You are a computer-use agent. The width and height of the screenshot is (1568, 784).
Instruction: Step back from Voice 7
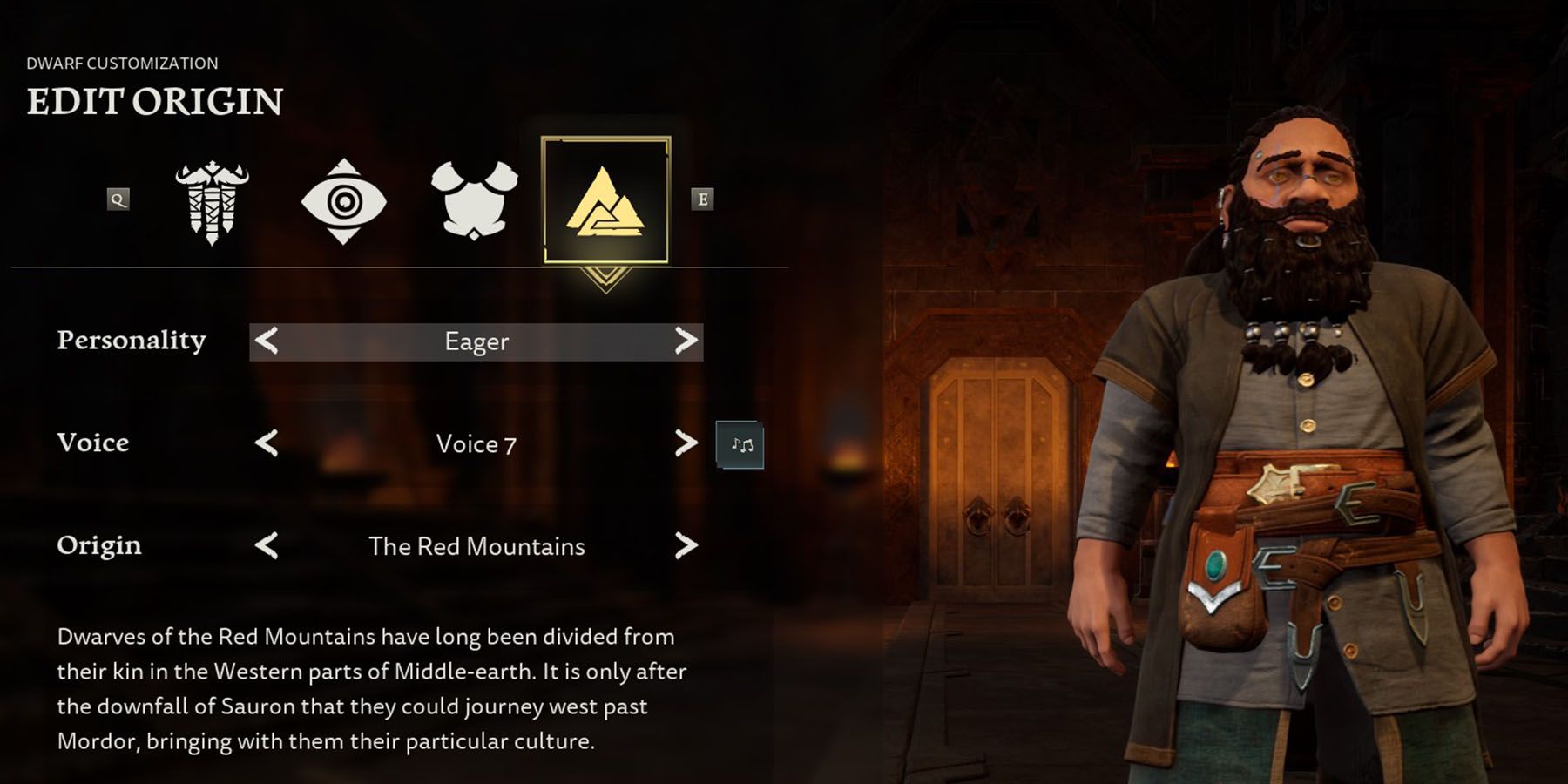(267, 444)
